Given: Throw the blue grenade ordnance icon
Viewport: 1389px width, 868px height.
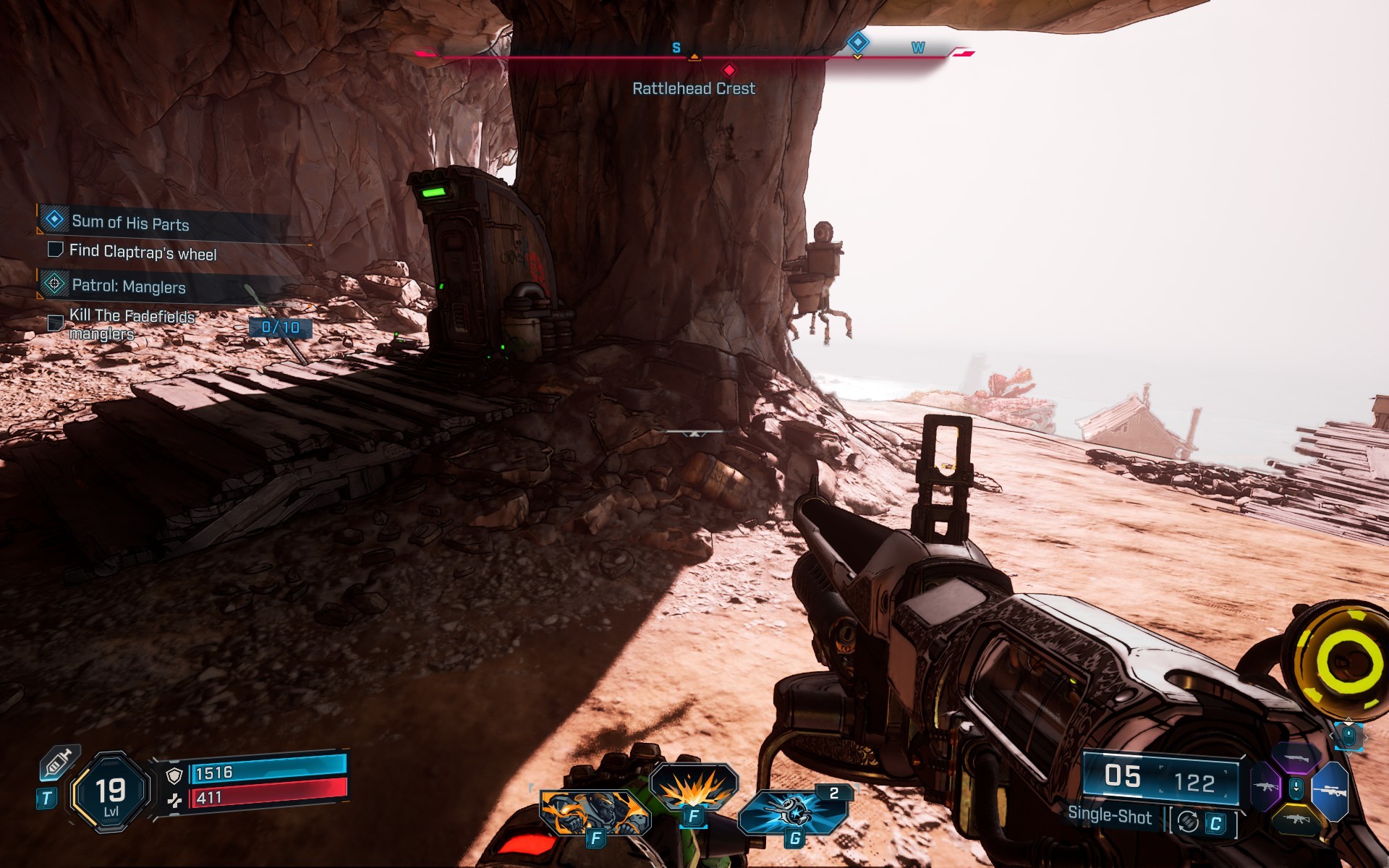Looking at the screenshot, I should pos(793,812).
